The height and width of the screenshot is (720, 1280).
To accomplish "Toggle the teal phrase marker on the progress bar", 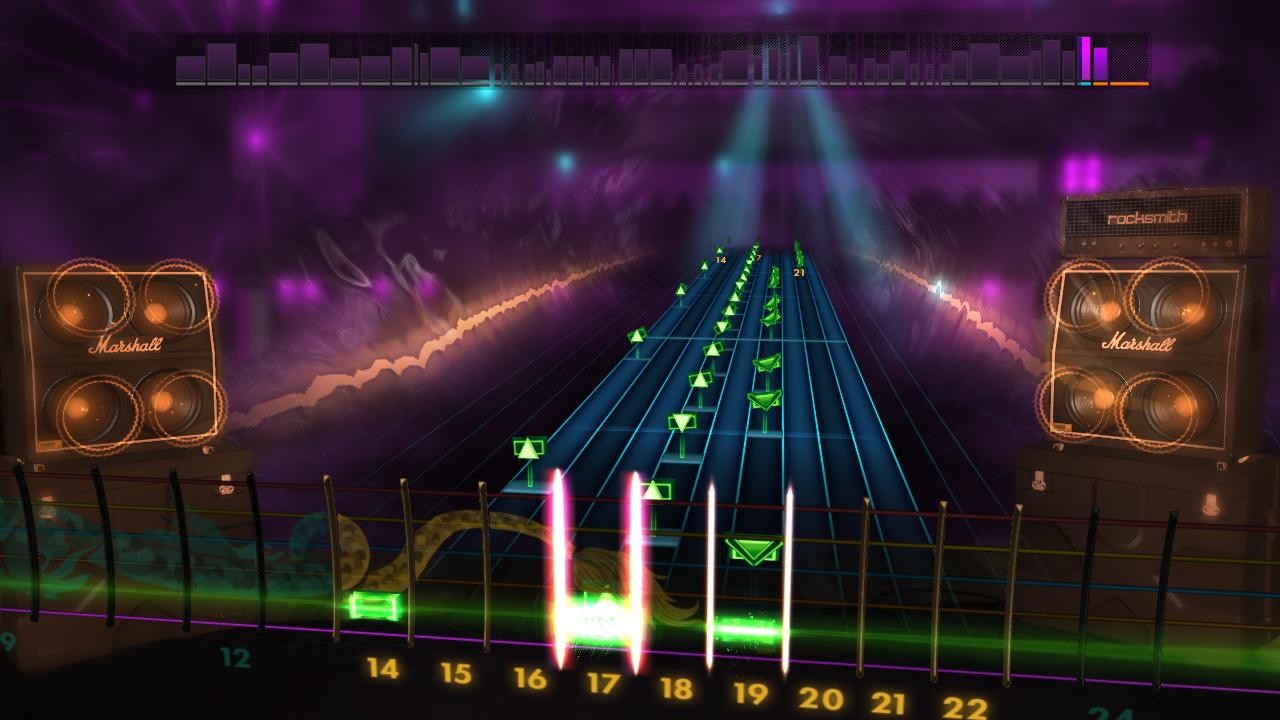I will pos(1085,83).
